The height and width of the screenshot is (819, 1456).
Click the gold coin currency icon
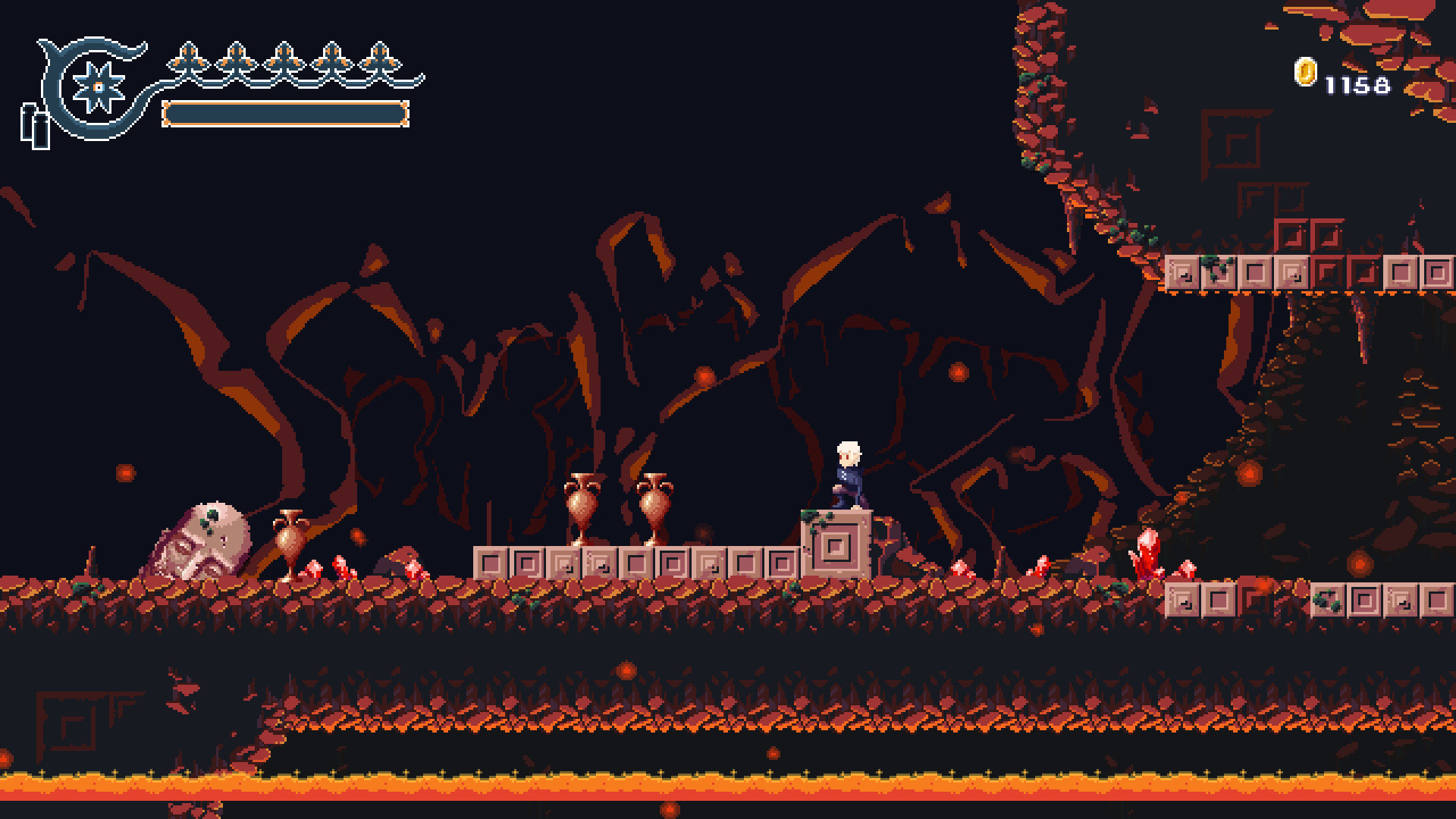tap(1305, 73)
